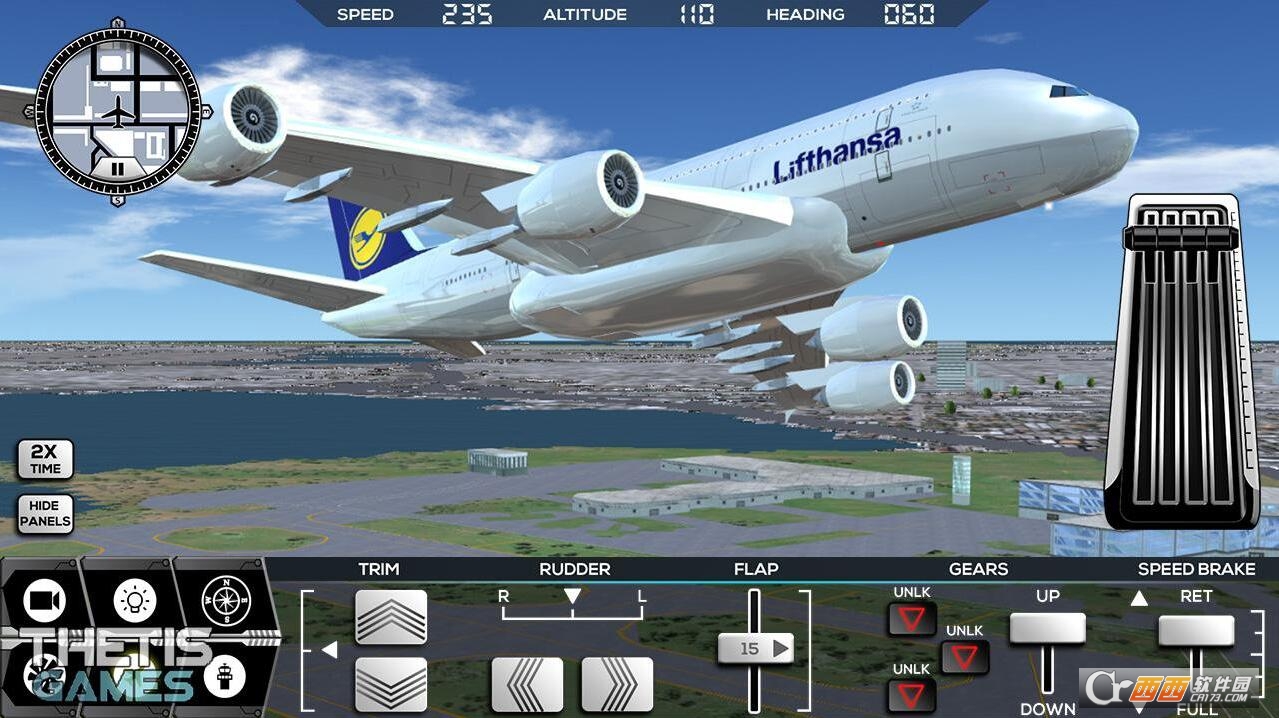This screenshot has width=1279, height=718.
Task: Click the rudder left-pointing chevron button
Action: [x=527, y=684]
